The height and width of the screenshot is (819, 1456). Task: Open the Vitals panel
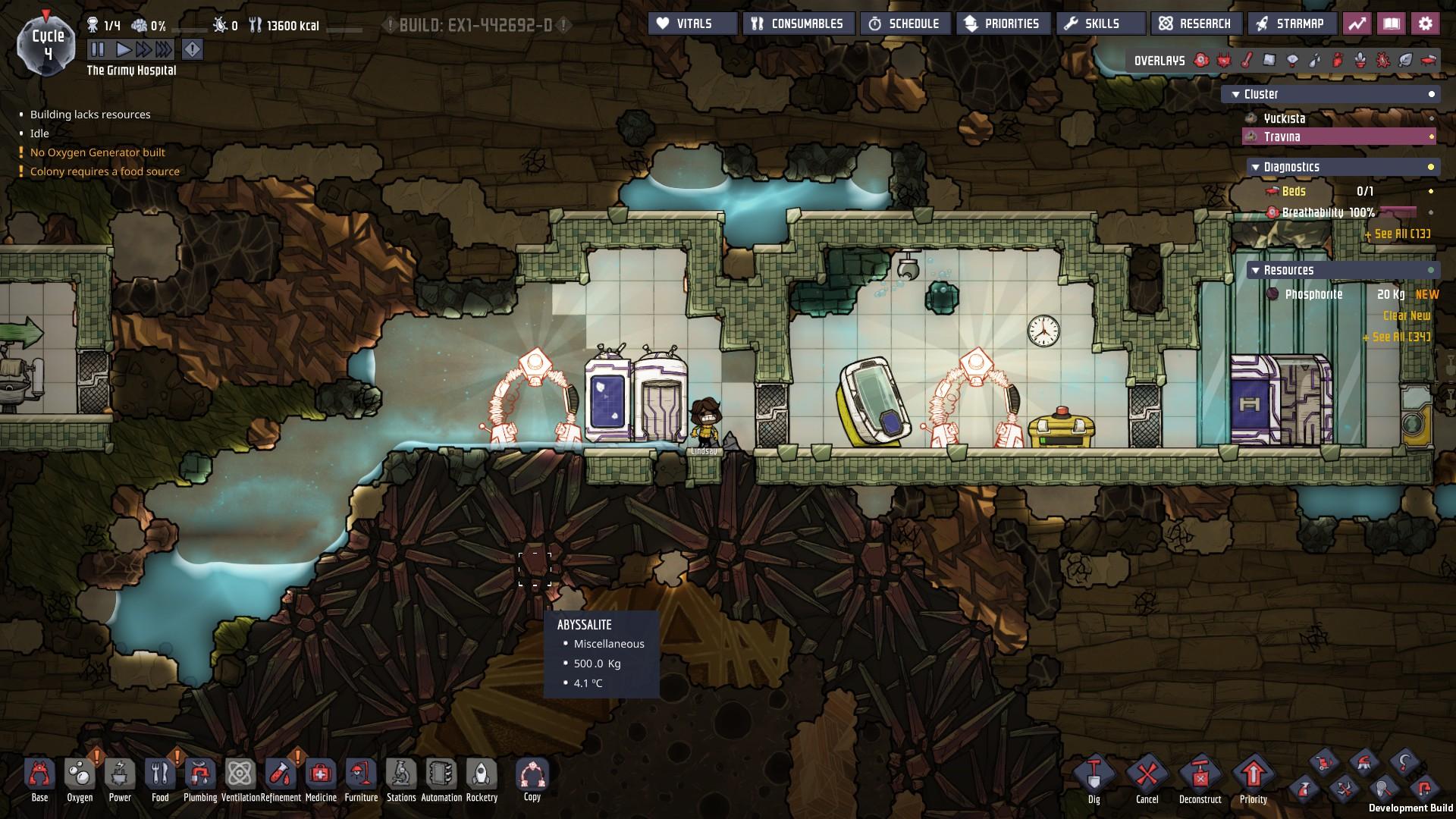point(692,24)
